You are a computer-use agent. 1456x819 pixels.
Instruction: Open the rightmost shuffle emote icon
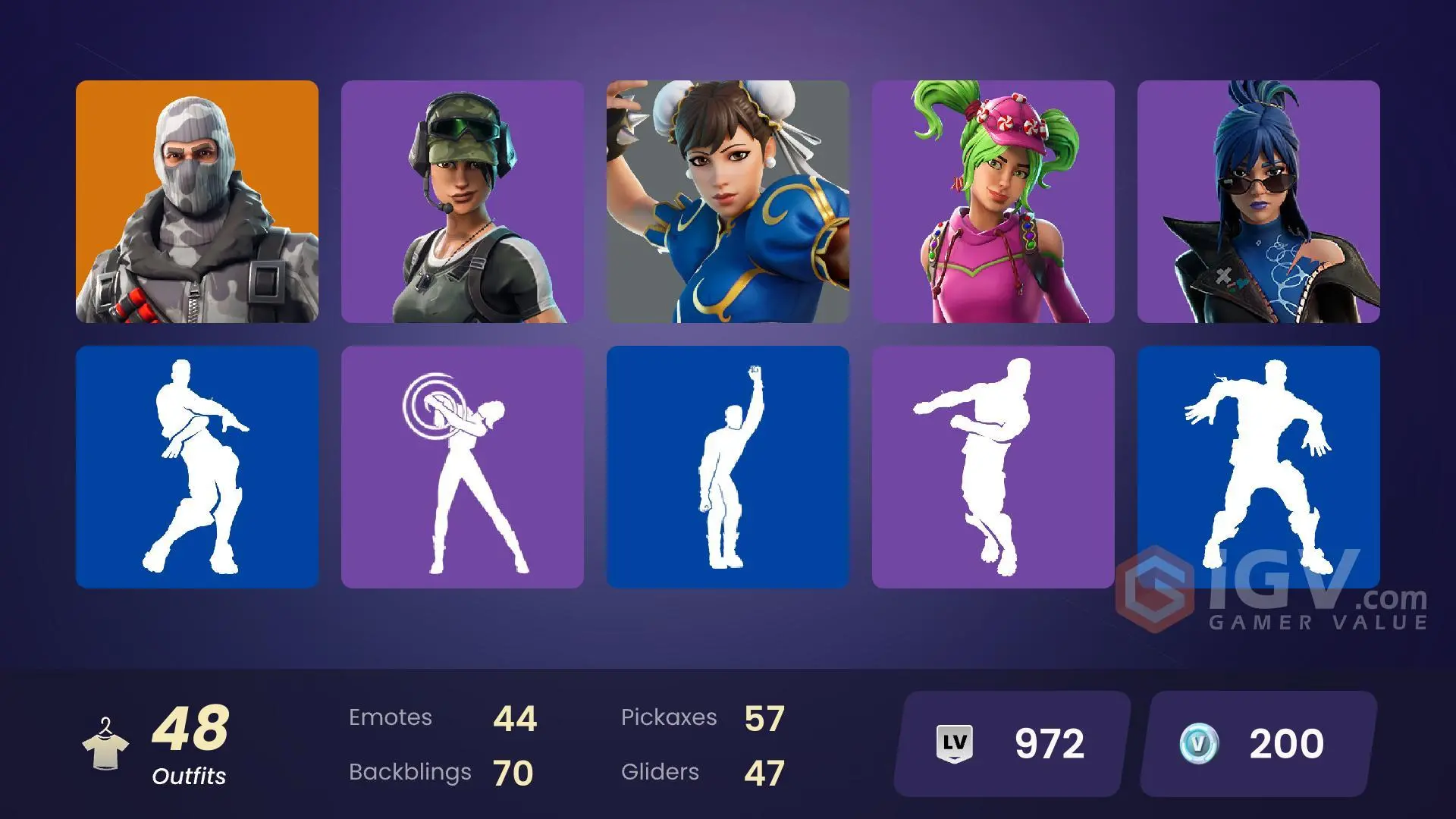point(1259,466)
